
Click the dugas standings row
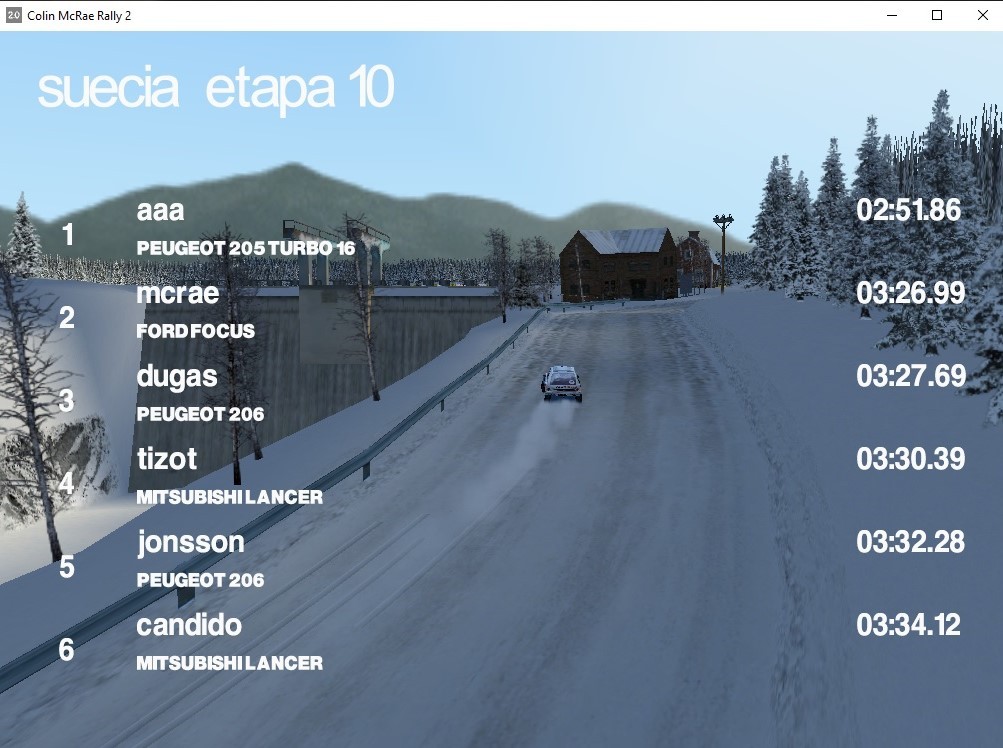coord(177,378)
